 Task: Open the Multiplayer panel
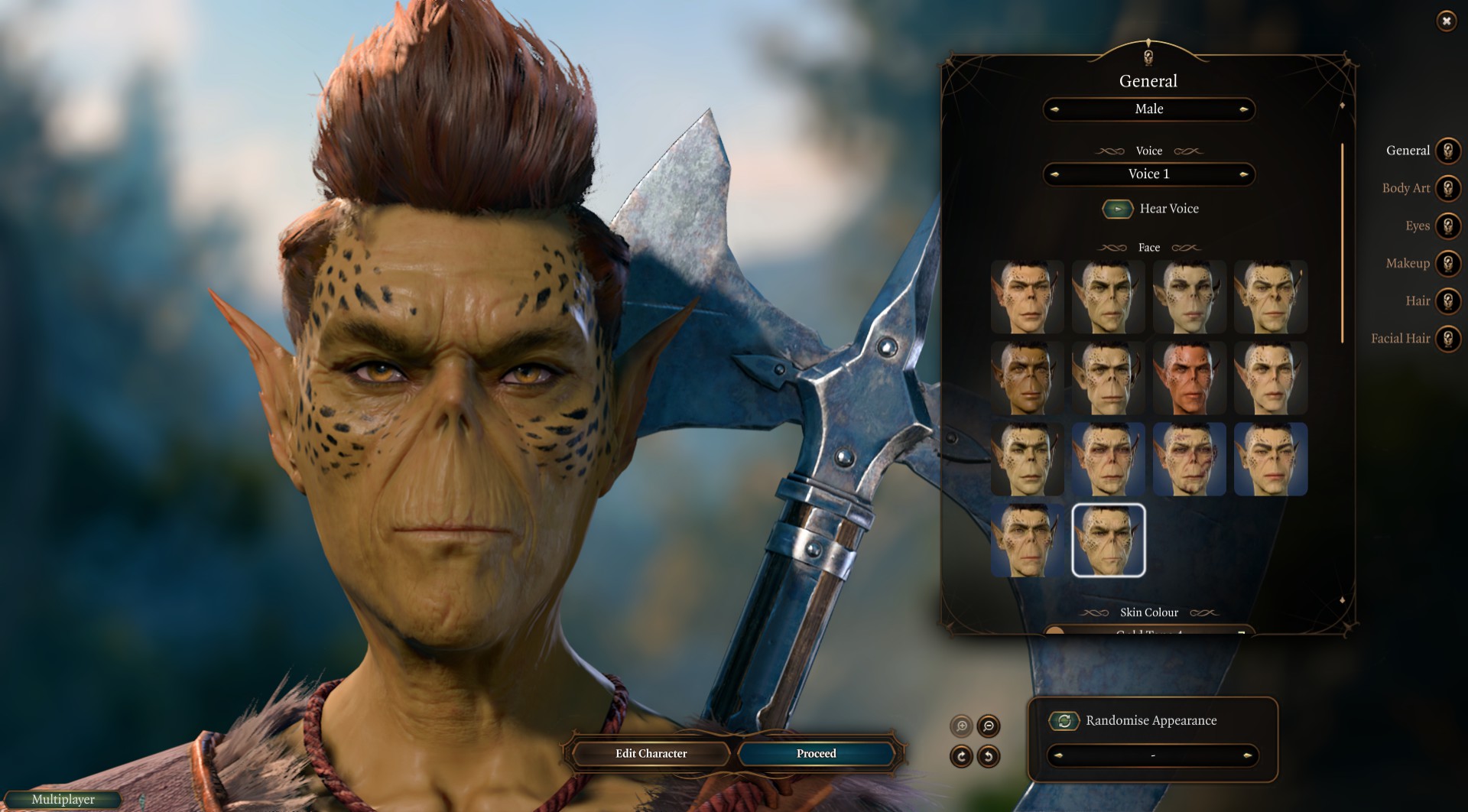pyautogui.click(x=63, y=800)
